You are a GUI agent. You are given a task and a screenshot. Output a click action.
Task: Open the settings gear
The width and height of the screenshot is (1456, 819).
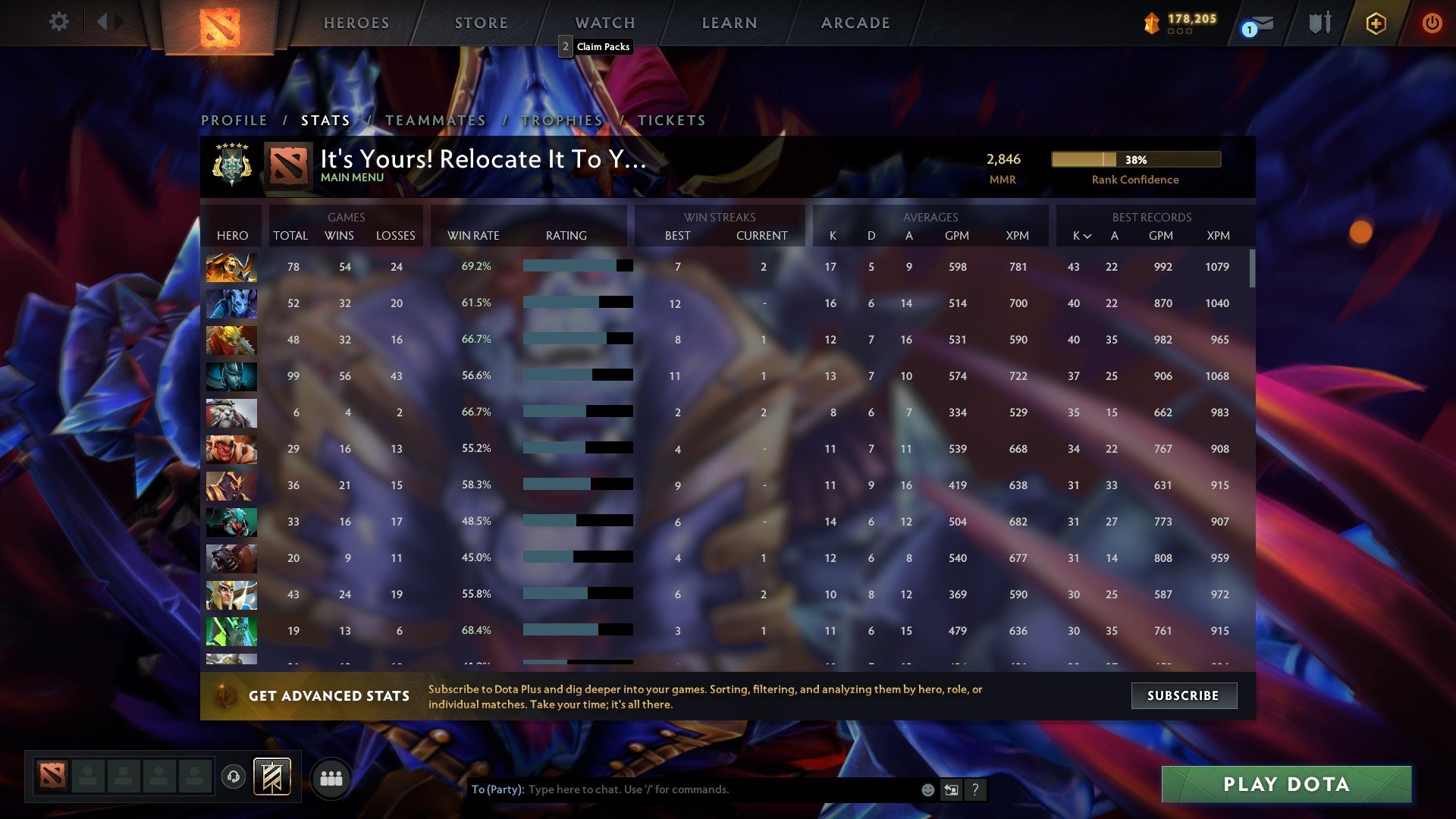[x=58, y=22]
